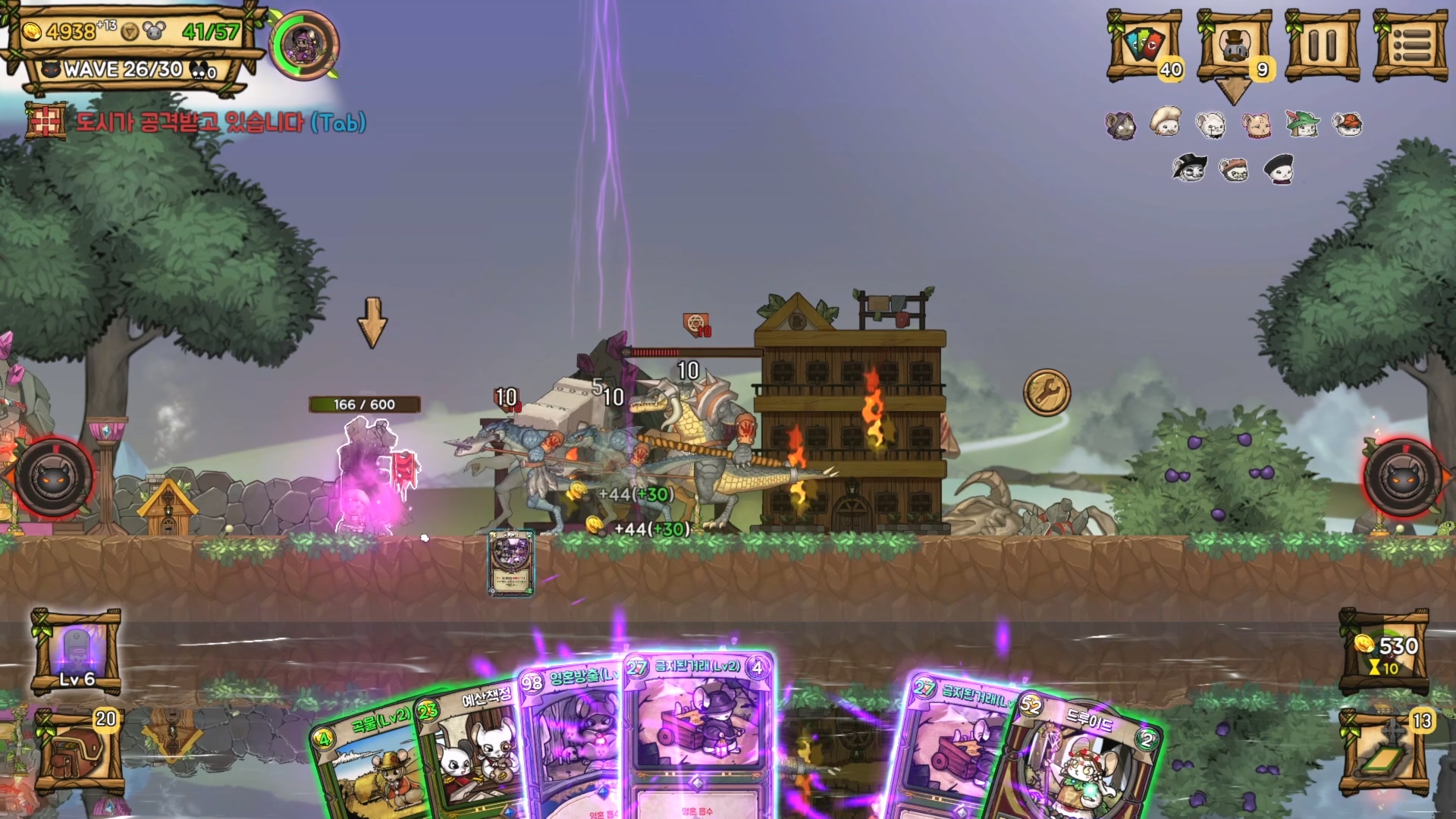Screen dimensions: 1456x819
Task: Select the pirate-hat advisor icon
Action: pyautogui.click(x=1189, y=168)
